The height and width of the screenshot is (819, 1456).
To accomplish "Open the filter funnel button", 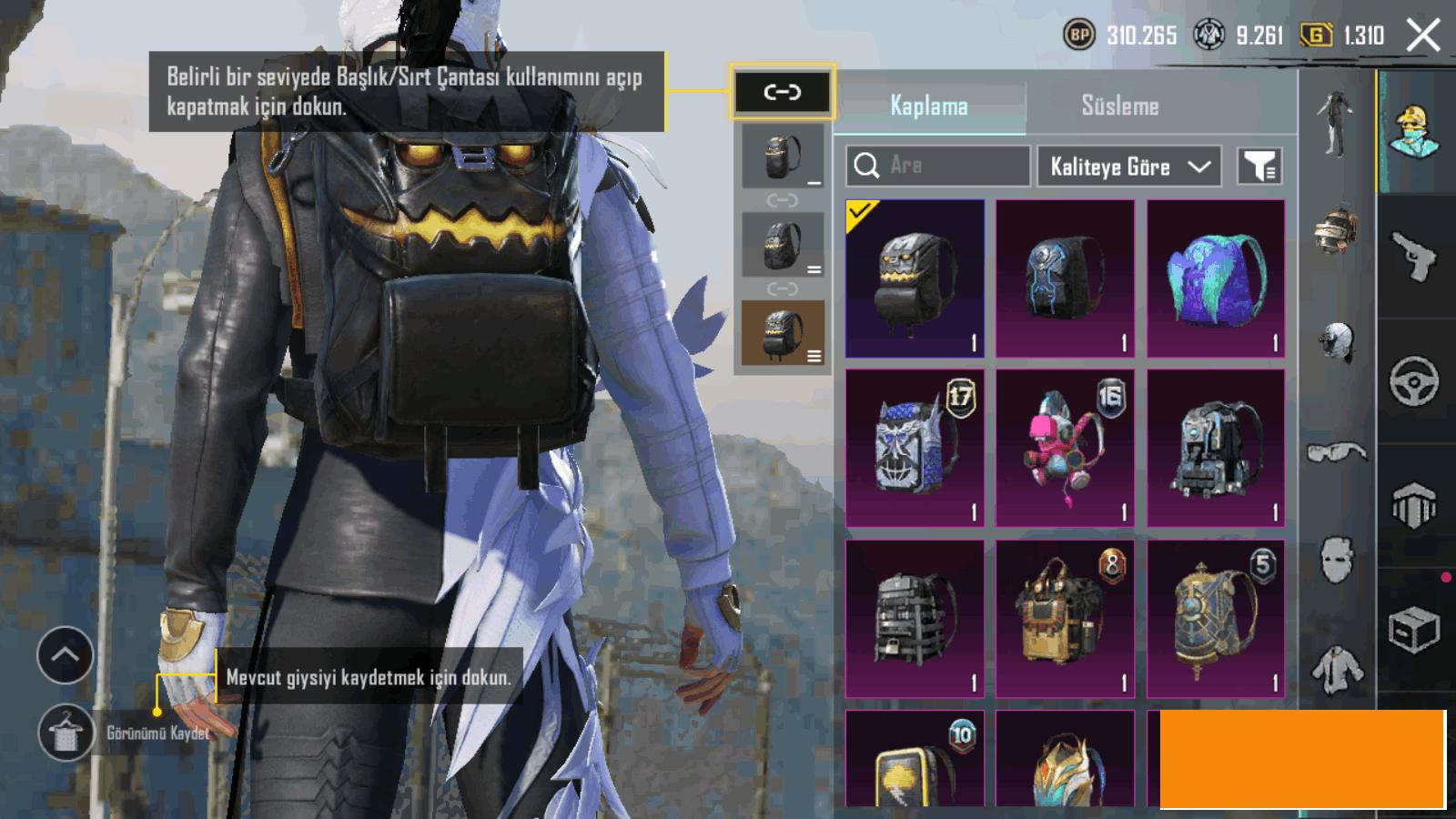I will 1259,167.
